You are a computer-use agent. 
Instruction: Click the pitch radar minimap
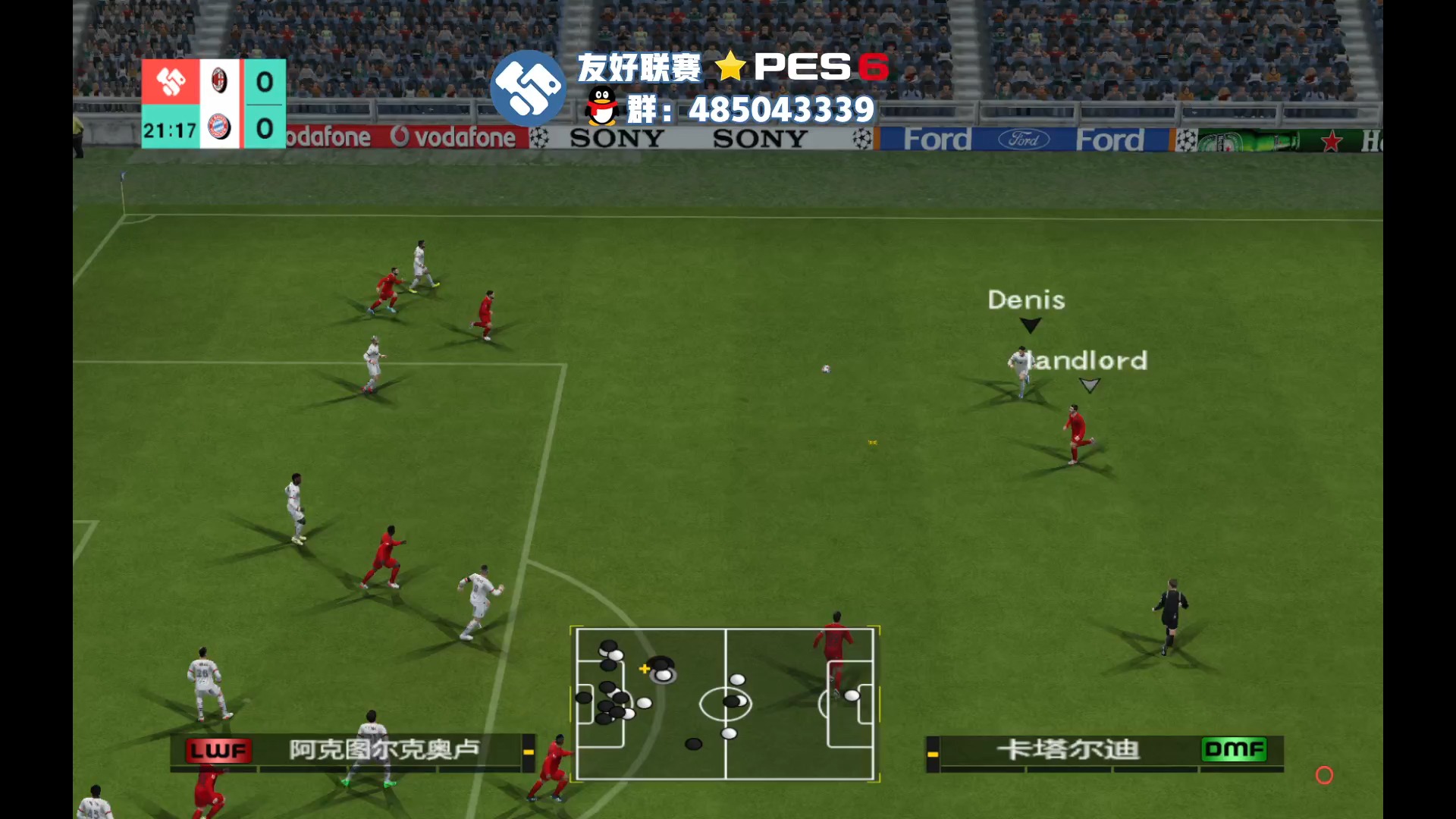(x=725, y=703)
